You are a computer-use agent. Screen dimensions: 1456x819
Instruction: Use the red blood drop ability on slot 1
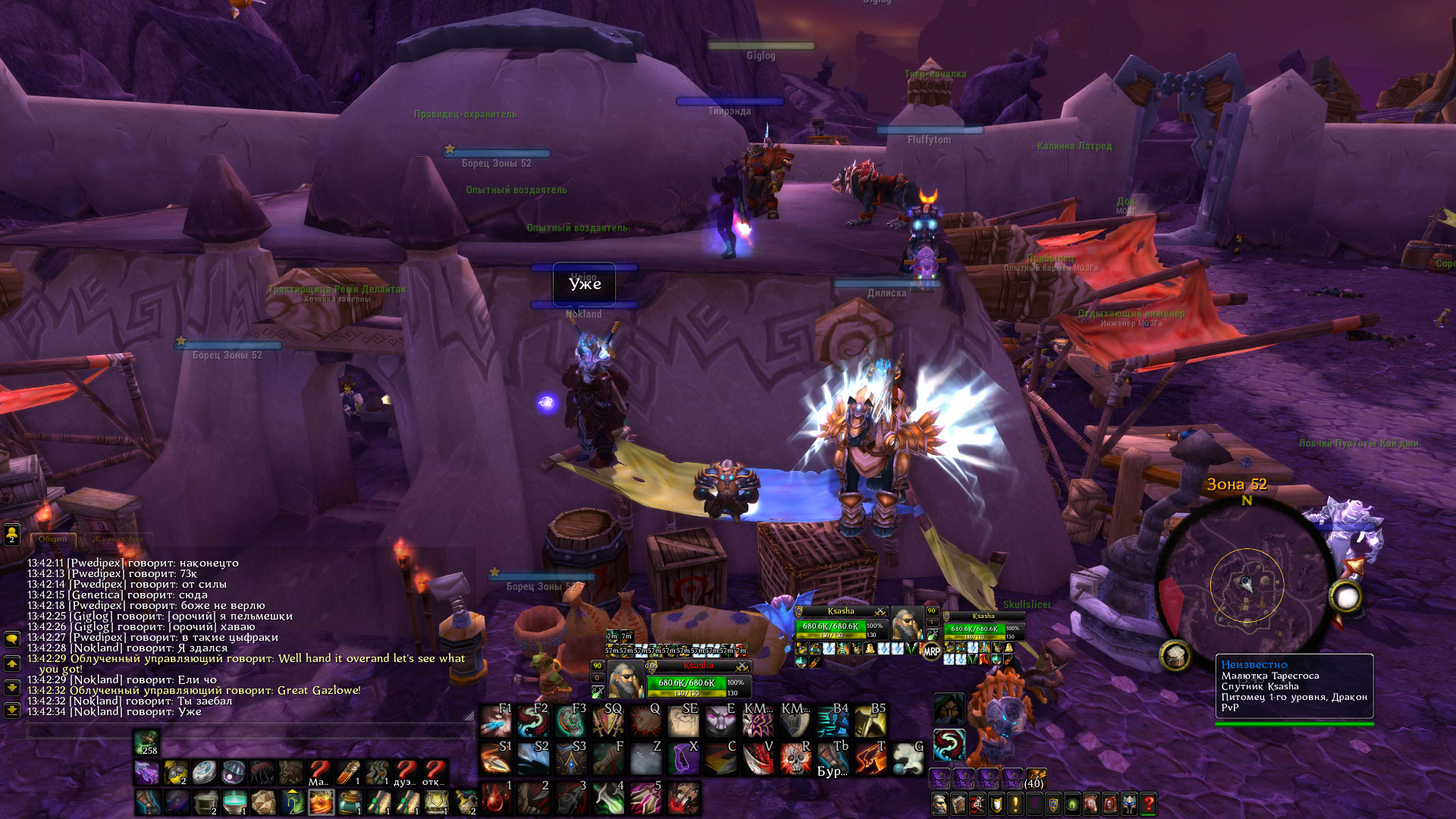click(496, 798)
